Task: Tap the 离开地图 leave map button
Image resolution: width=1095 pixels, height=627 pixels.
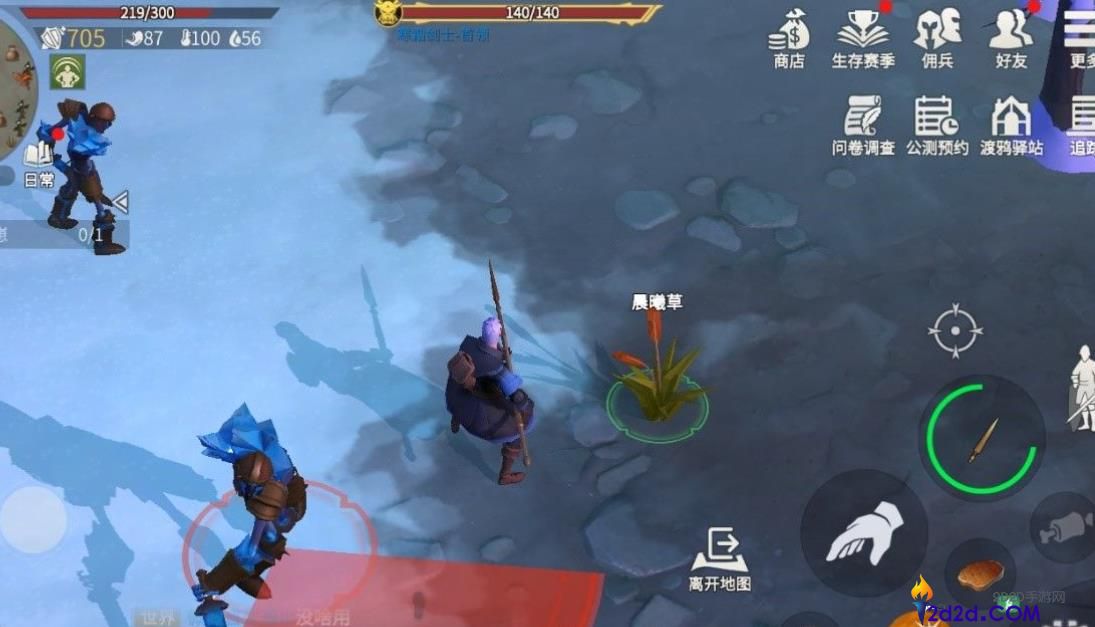Action: (x=719, y=559)
